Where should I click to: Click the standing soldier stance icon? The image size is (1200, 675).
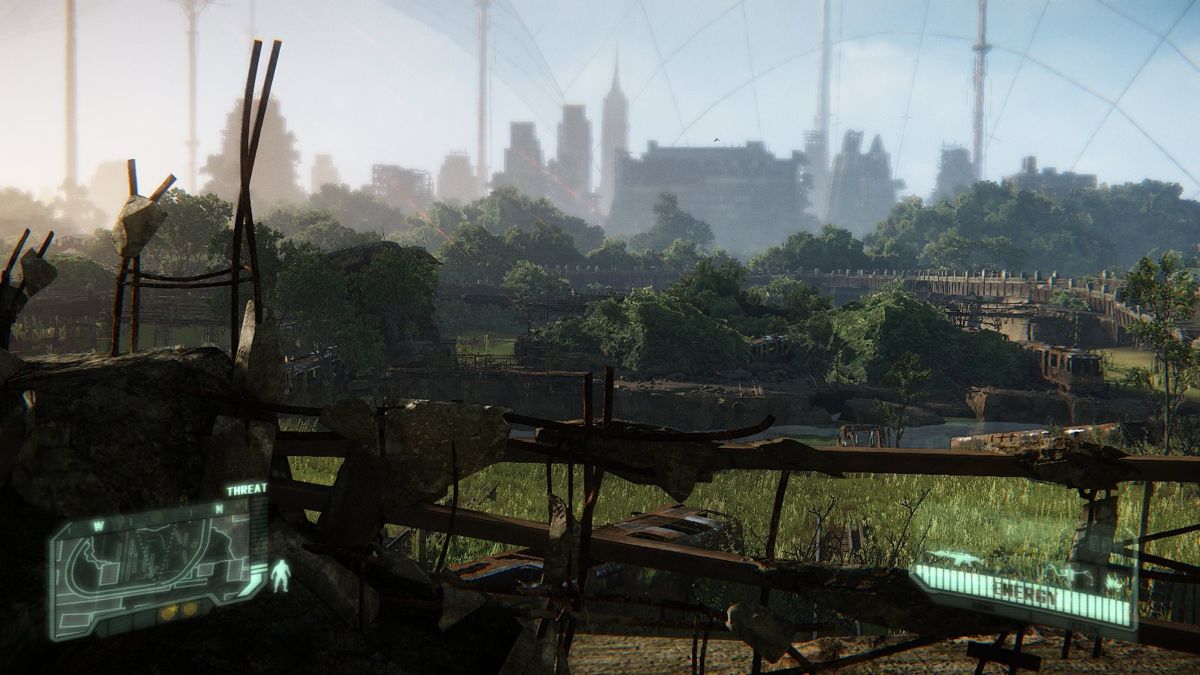click(x=281, y=575)
